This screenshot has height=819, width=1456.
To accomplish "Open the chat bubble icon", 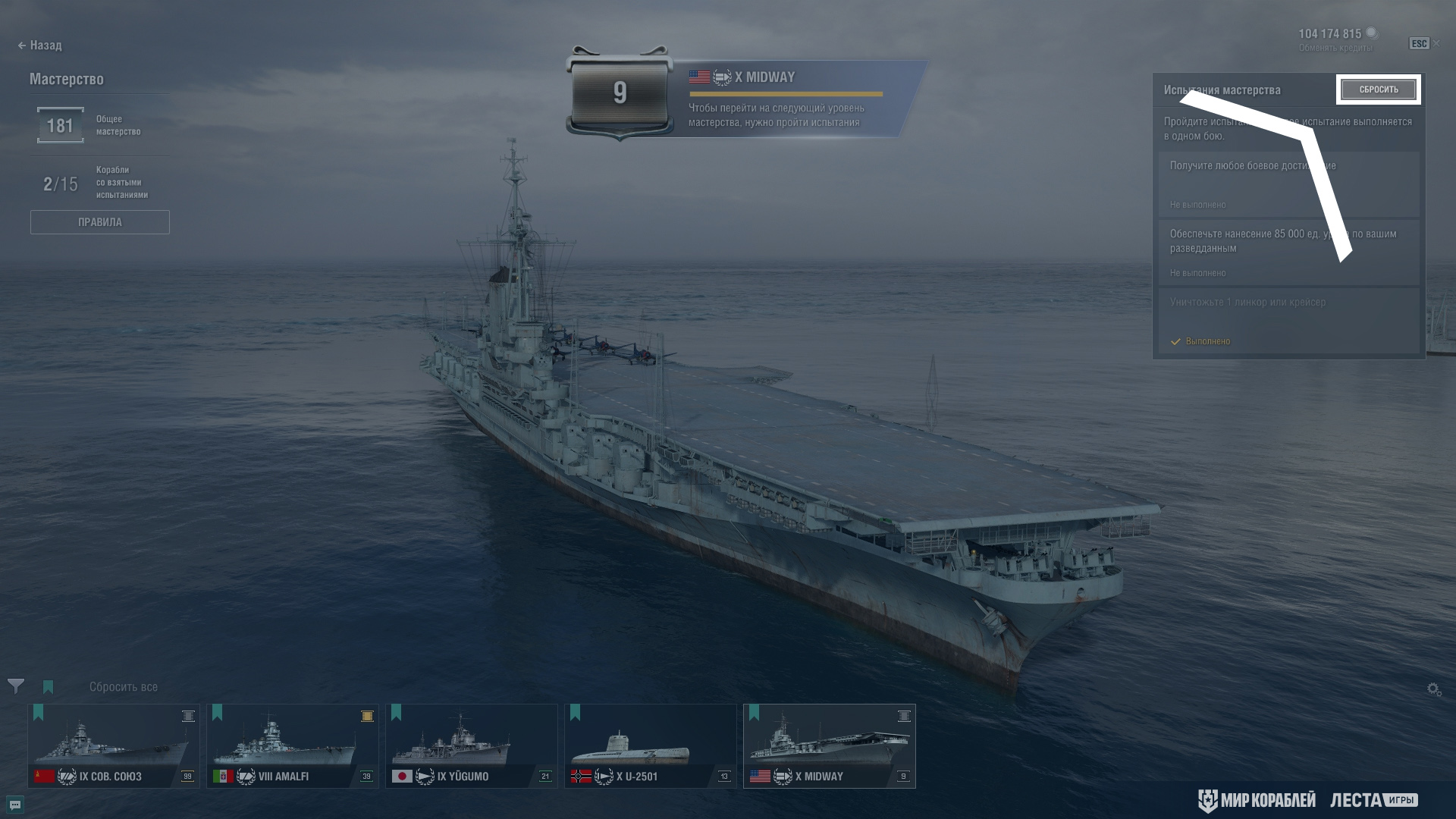I will click(x=14, y=805).
